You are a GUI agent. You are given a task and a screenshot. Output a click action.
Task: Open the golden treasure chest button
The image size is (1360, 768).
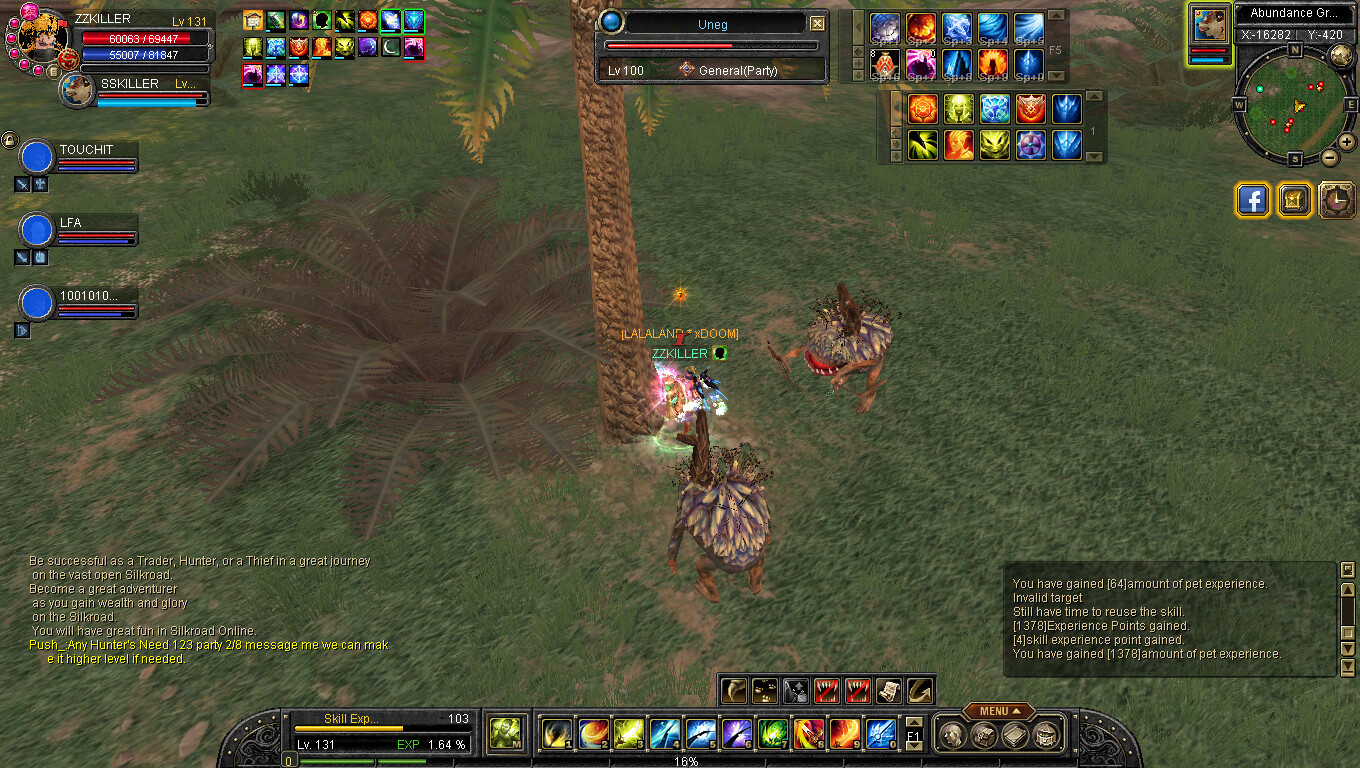coord(1294,200)
